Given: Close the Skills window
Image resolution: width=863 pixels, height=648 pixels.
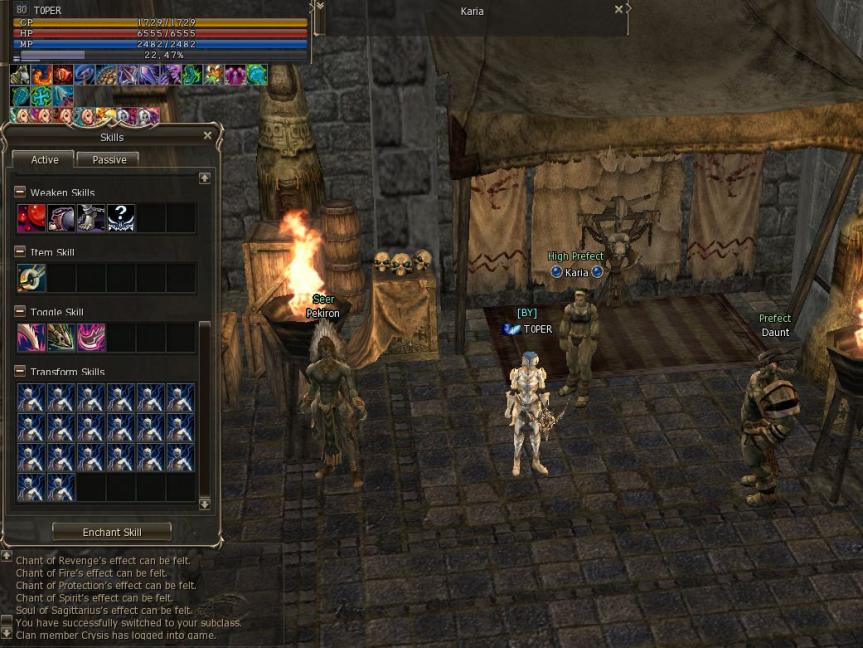Looking at the screenshot, I should [x=207, y=136].
